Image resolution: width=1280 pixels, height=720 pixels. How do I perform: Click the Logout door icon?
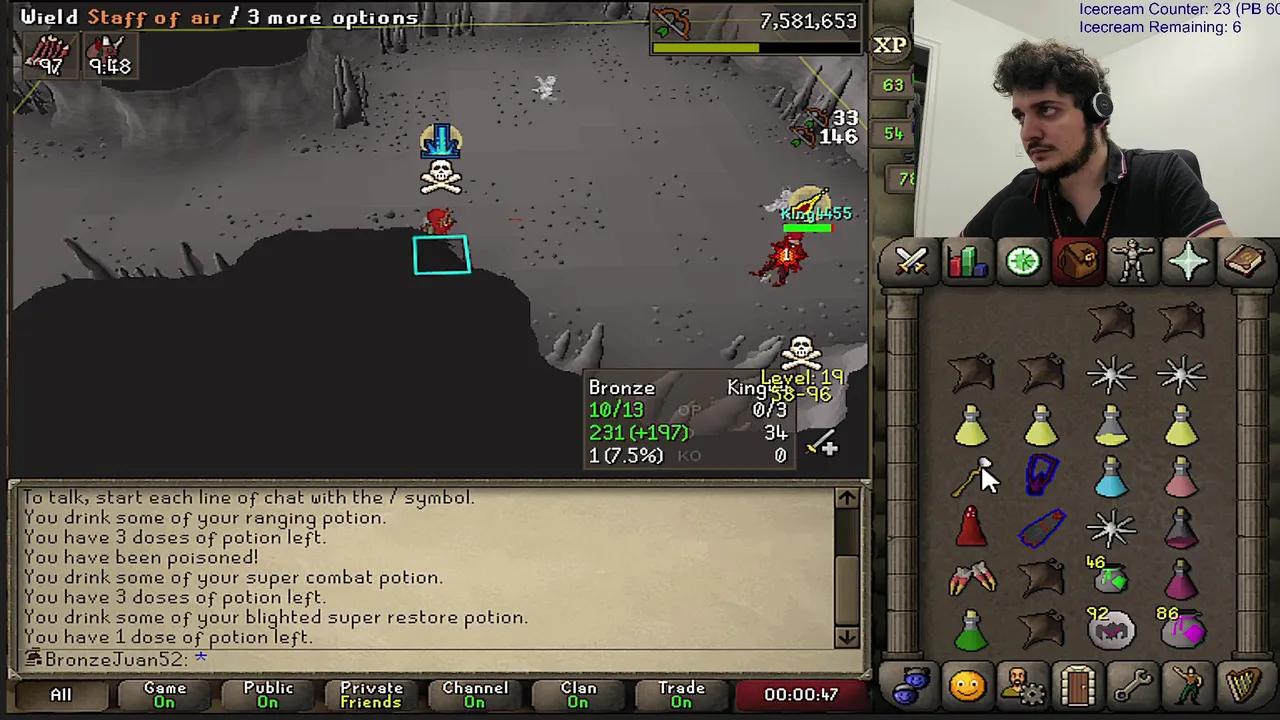1075,685
